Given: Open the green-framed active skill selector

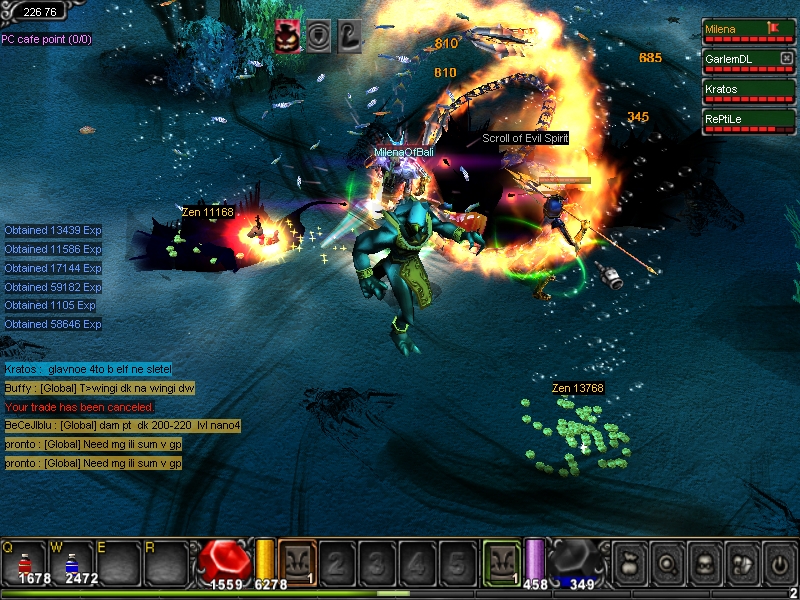Looking at the screenshot, I should coord(501,561).
